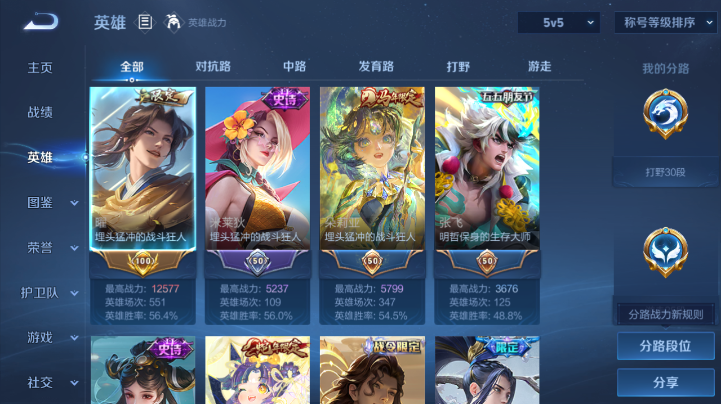The height and width of the screenshot is (404, 721).
Task: Open the 荣誉 sidebar entry
Action: click(40, 247)
